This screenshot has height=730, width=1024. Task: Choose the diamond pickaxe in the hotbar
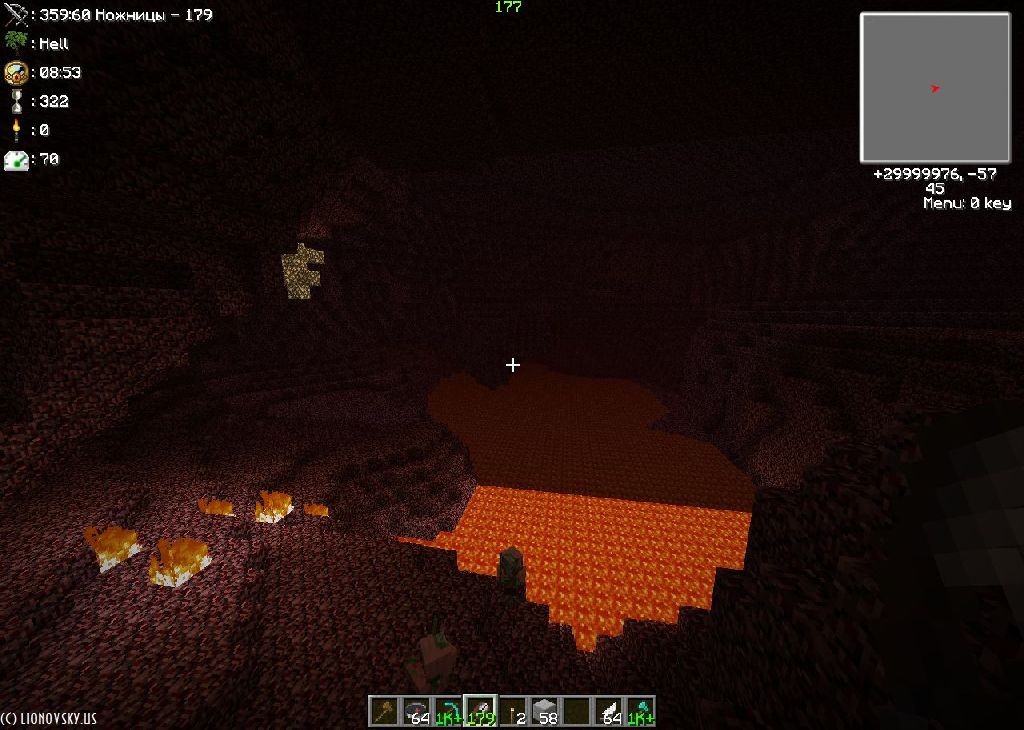448,711
